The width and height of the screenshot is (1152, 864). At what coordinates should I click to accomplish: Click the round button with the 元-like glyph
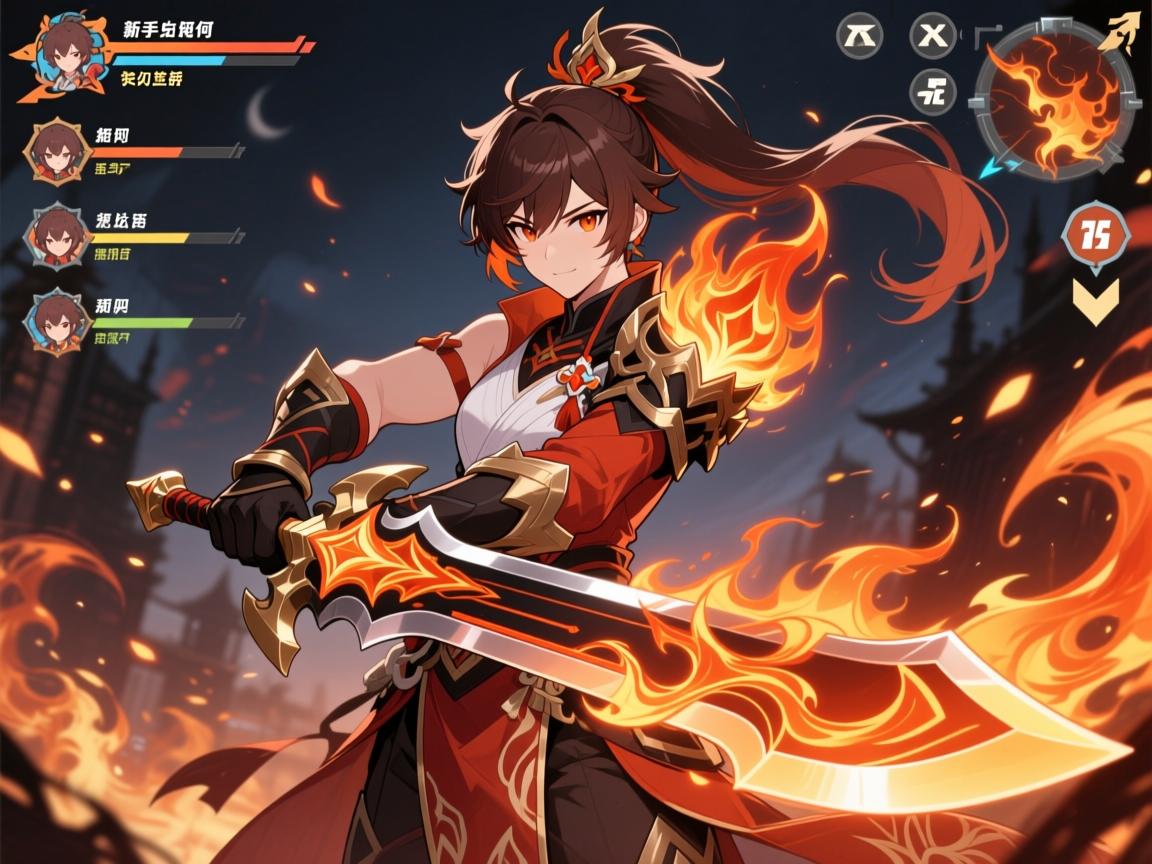[932, 92]
